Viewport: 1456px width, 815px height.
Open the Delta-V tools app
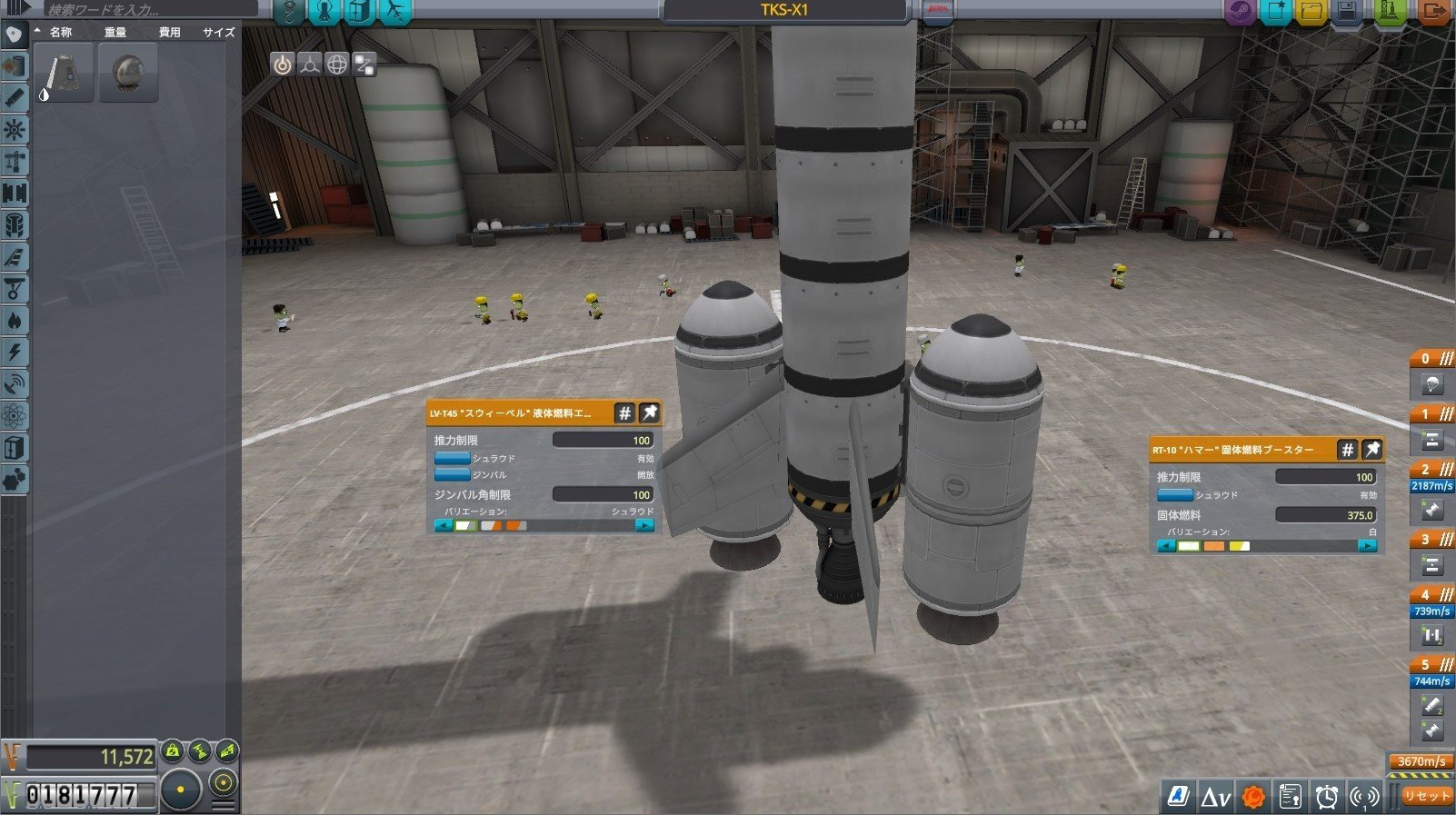(x=1215, y=797)
